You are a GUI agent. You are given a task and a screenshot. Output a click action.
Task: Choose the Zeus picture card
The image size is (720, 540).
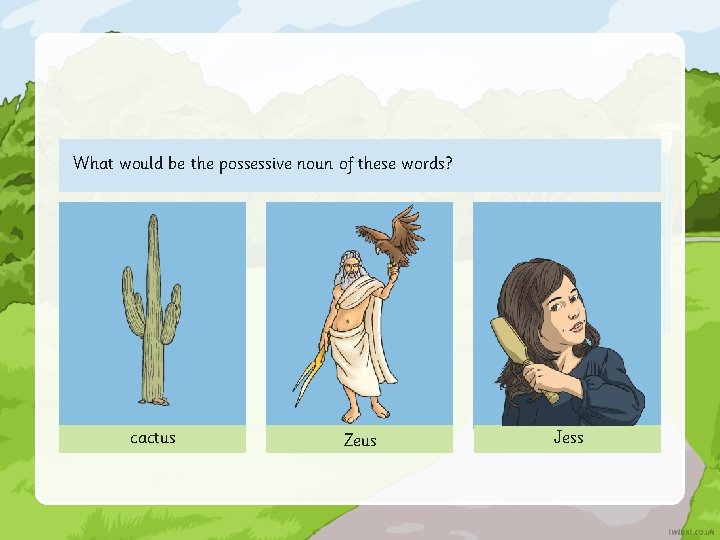pos(359,314)
